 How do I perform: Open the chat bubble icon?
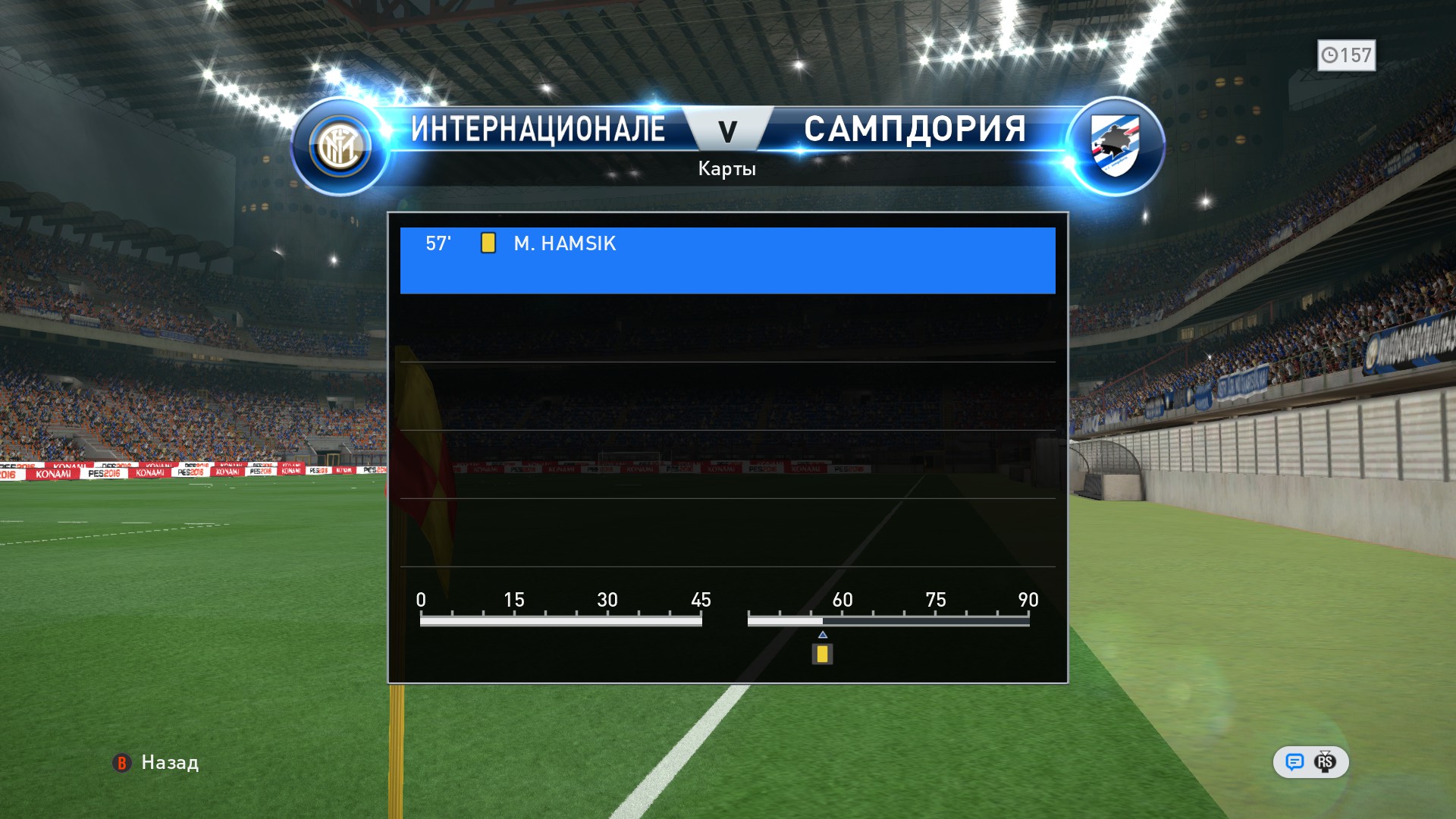coord(1294,762)
